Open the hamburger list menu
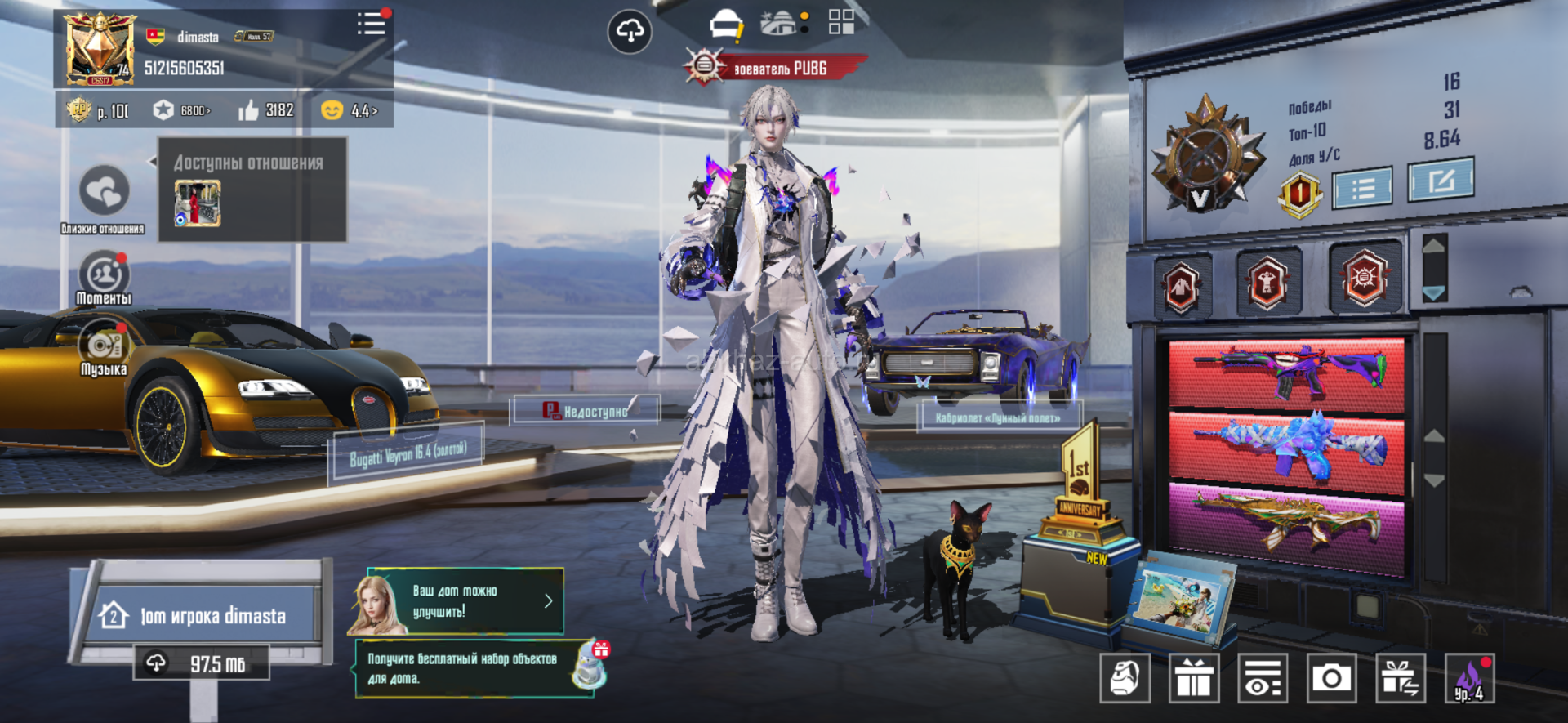 371,24
